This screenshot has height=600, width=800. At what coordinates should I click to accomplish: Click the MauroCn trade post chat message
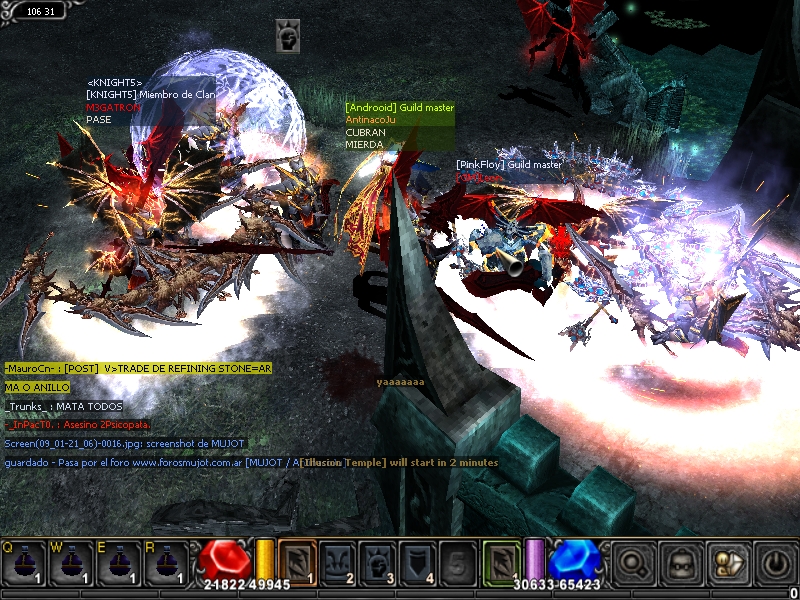point(137,368)
